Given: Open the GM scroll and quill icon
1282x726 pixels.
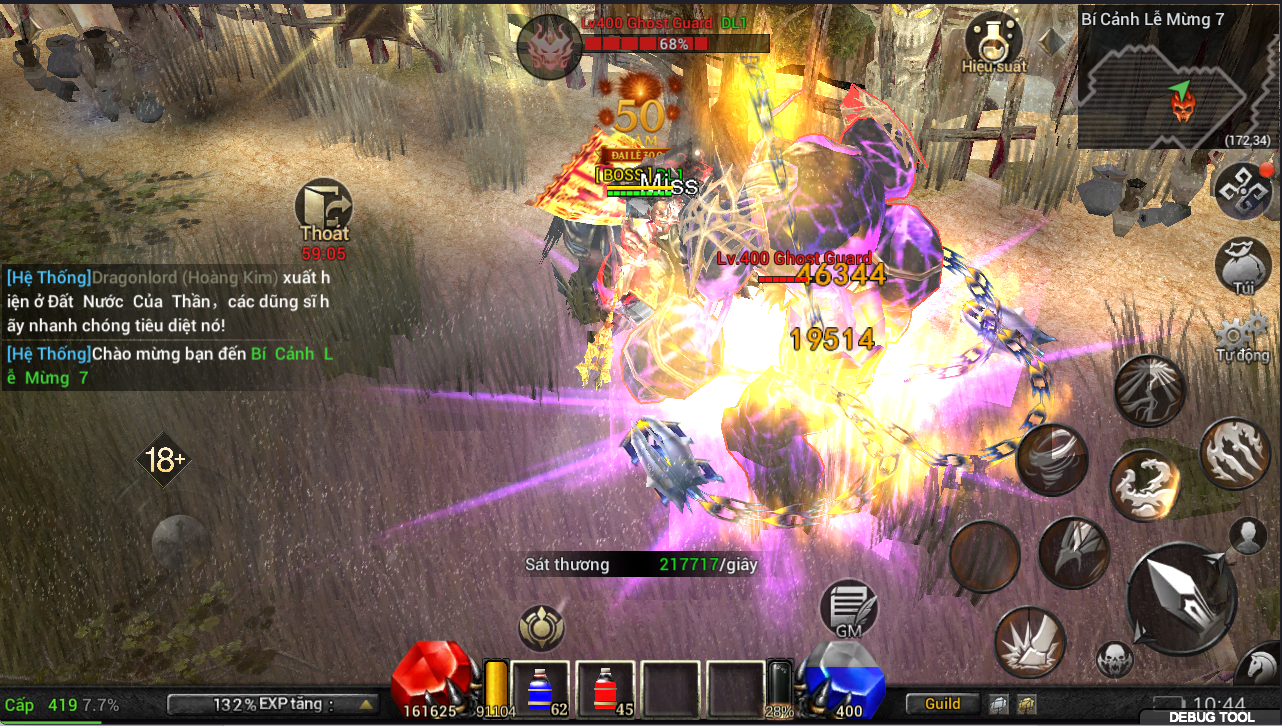Looking at the screenshot, I should [x=849, y=608].
